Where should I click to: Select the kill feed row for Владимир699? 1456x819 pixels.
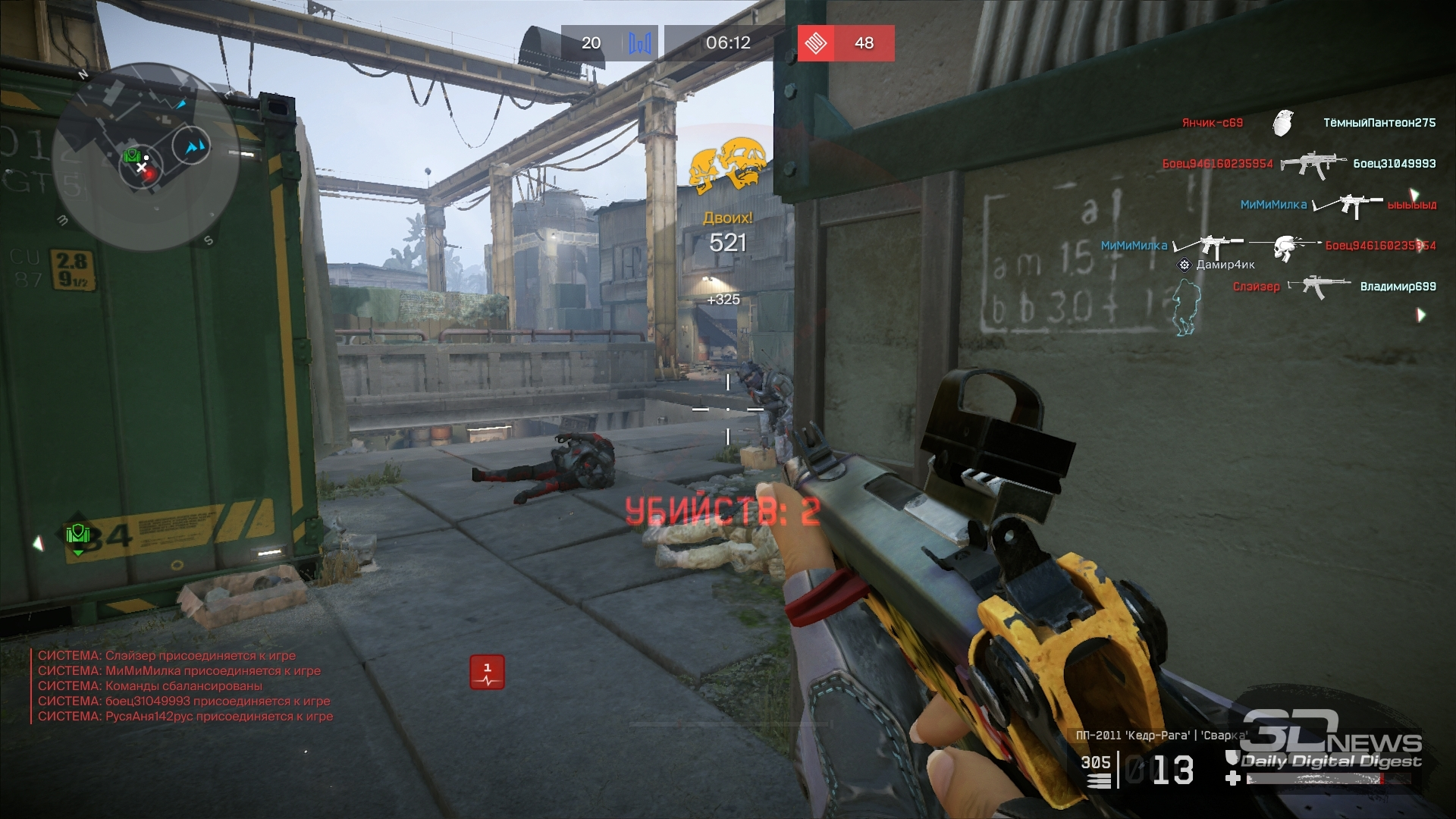[x=1334, y=287]
